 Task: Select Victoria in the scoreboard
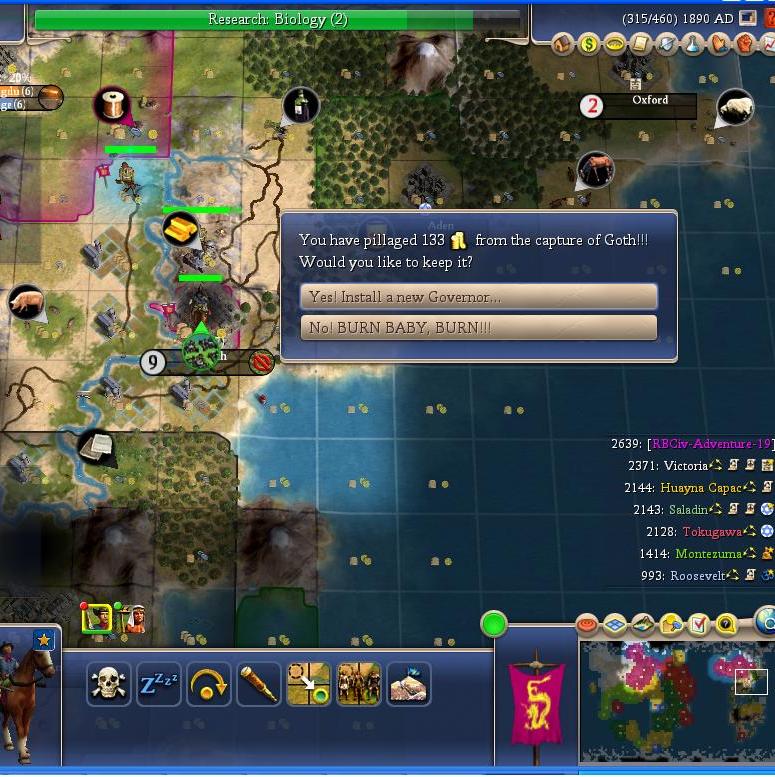(x=684, y=465)
